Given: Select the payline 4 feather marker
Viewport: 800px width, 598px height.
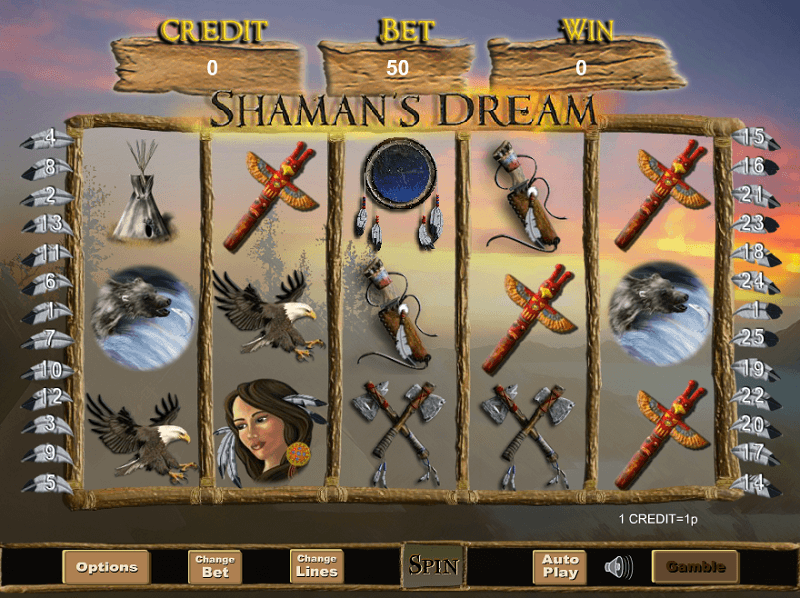Looking at the screenshot, I should pyautogui.click(x=48, y=138).
